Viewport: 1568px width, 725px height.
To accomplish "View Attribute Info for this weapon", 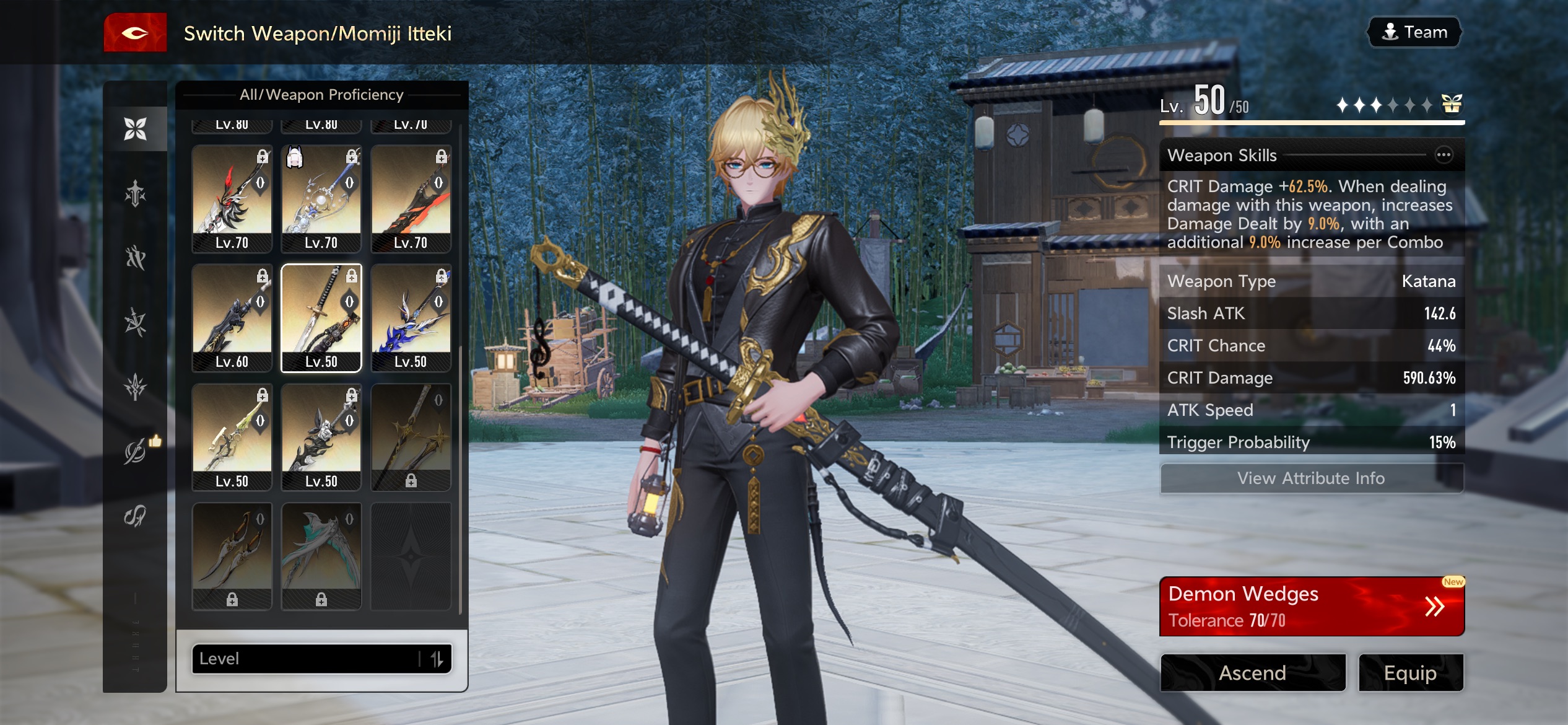I will (1311, 478).
